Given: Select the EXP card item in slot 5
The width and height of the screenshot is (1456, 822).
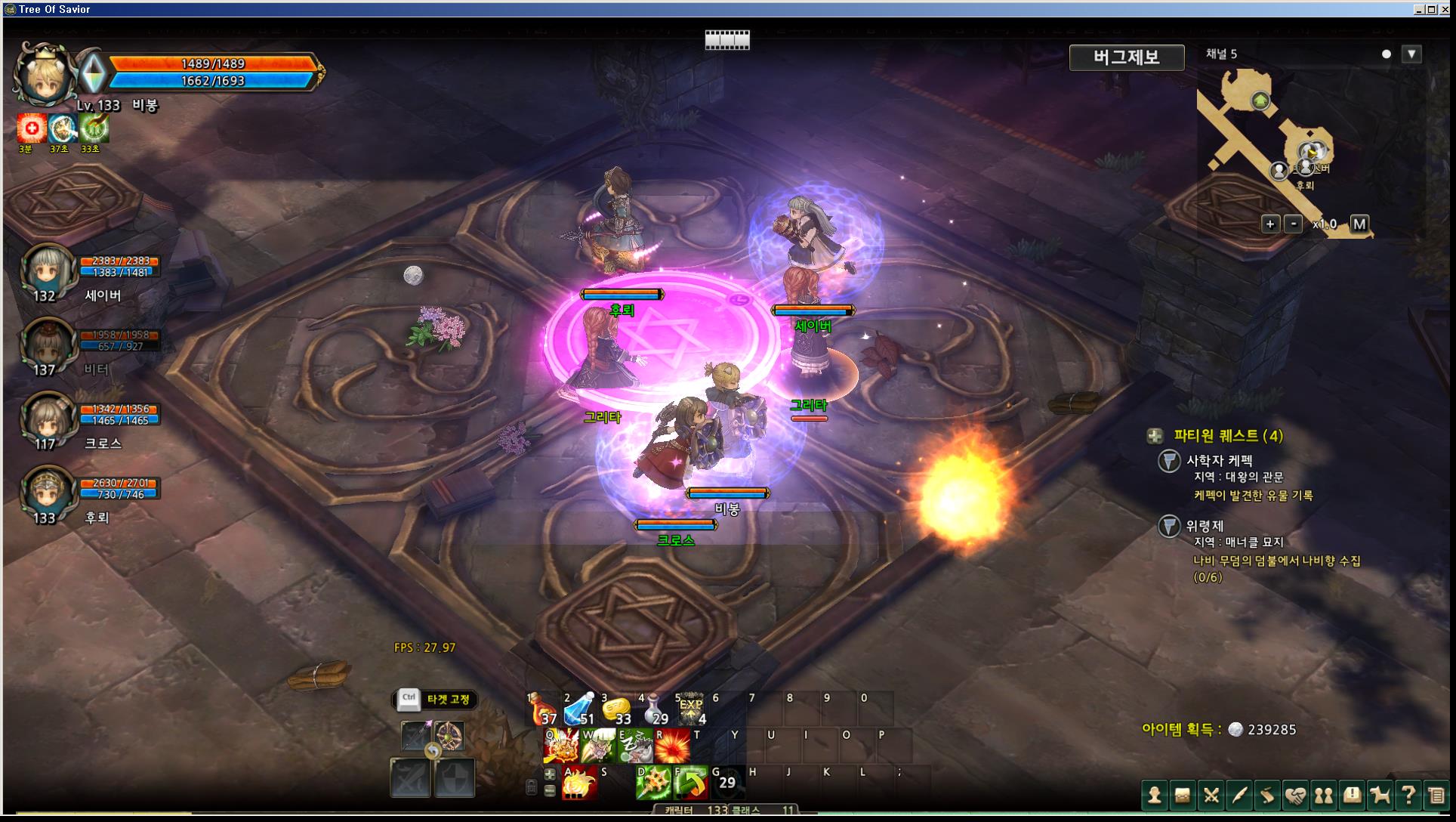Looking at the screenshot, I should [690, 710].
